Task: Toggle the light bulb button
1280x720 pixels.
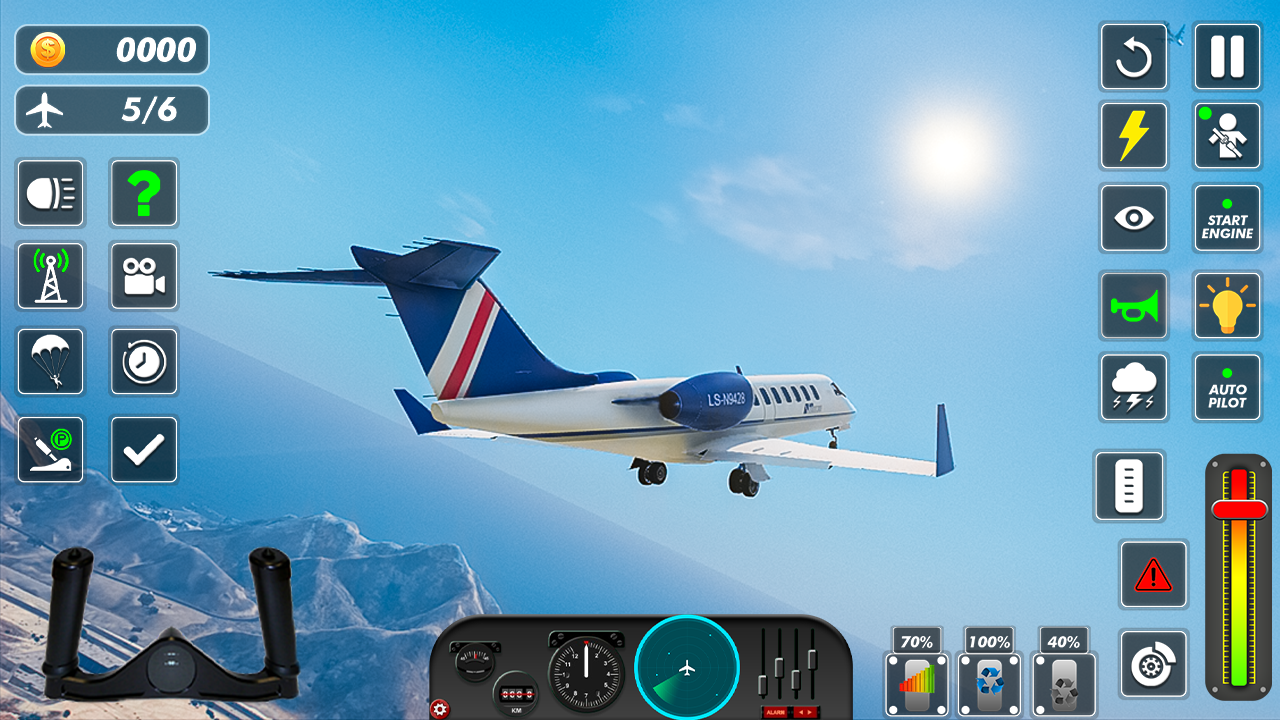Action: coord(1227,306)
